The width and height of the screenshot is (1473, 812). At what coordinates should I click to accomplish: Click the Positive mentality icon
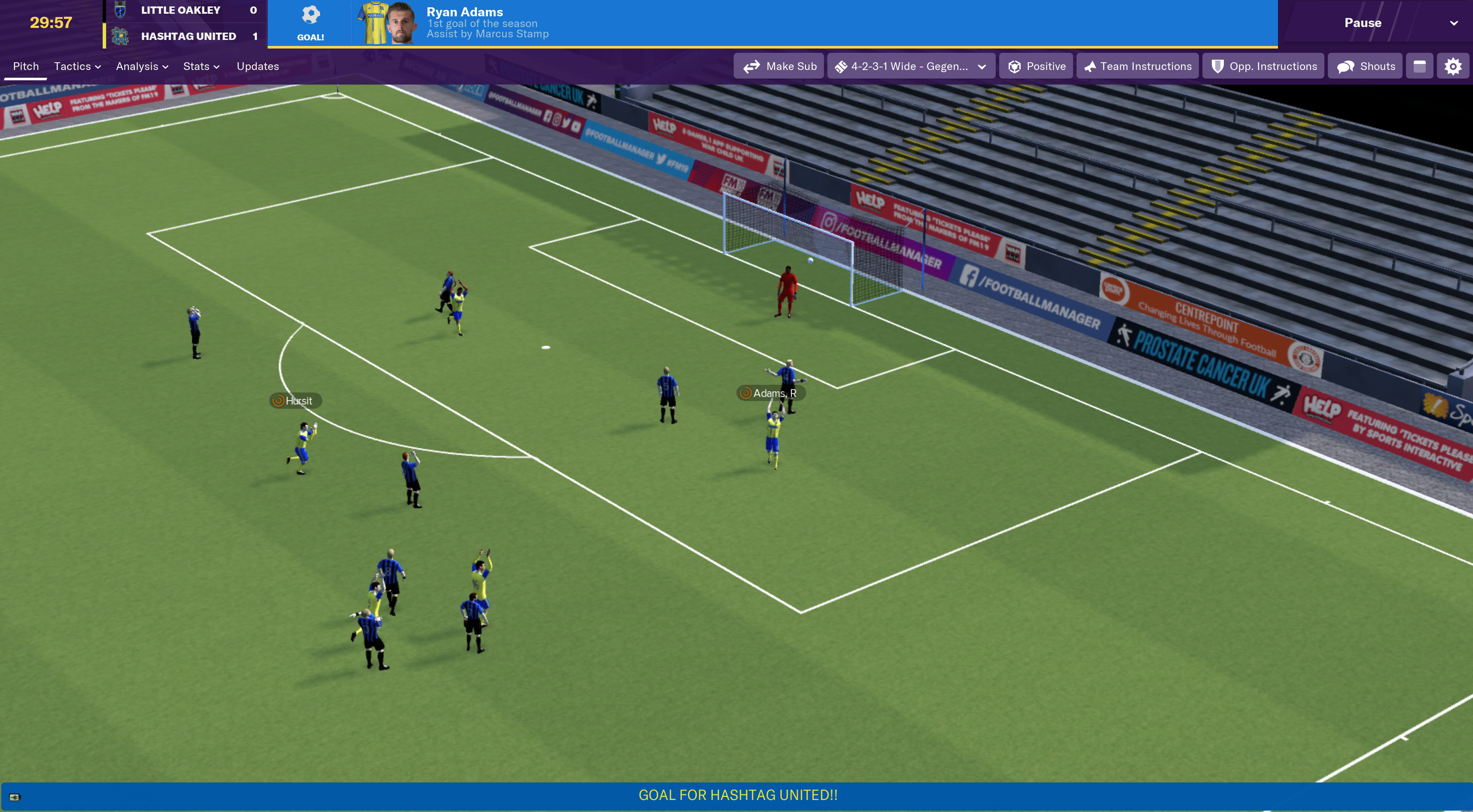coord(1015,66)
